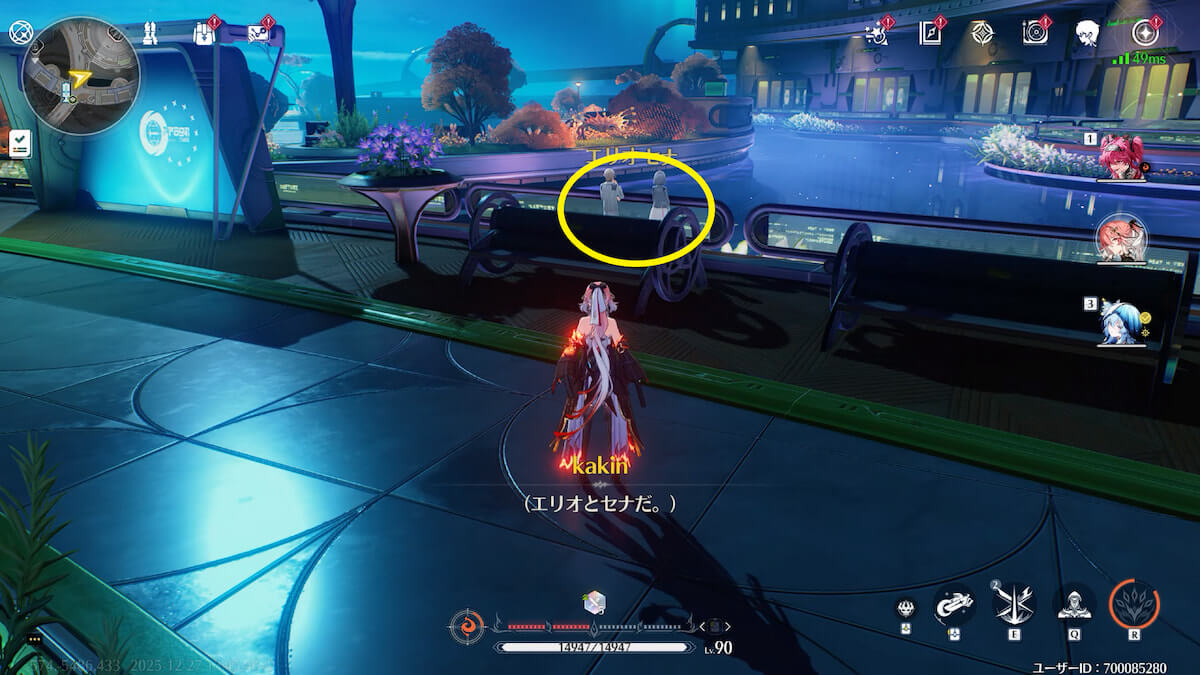This screenshot has width=1200, height=675.
Task: Open the route map icon with alert
Action: (258, 33)
